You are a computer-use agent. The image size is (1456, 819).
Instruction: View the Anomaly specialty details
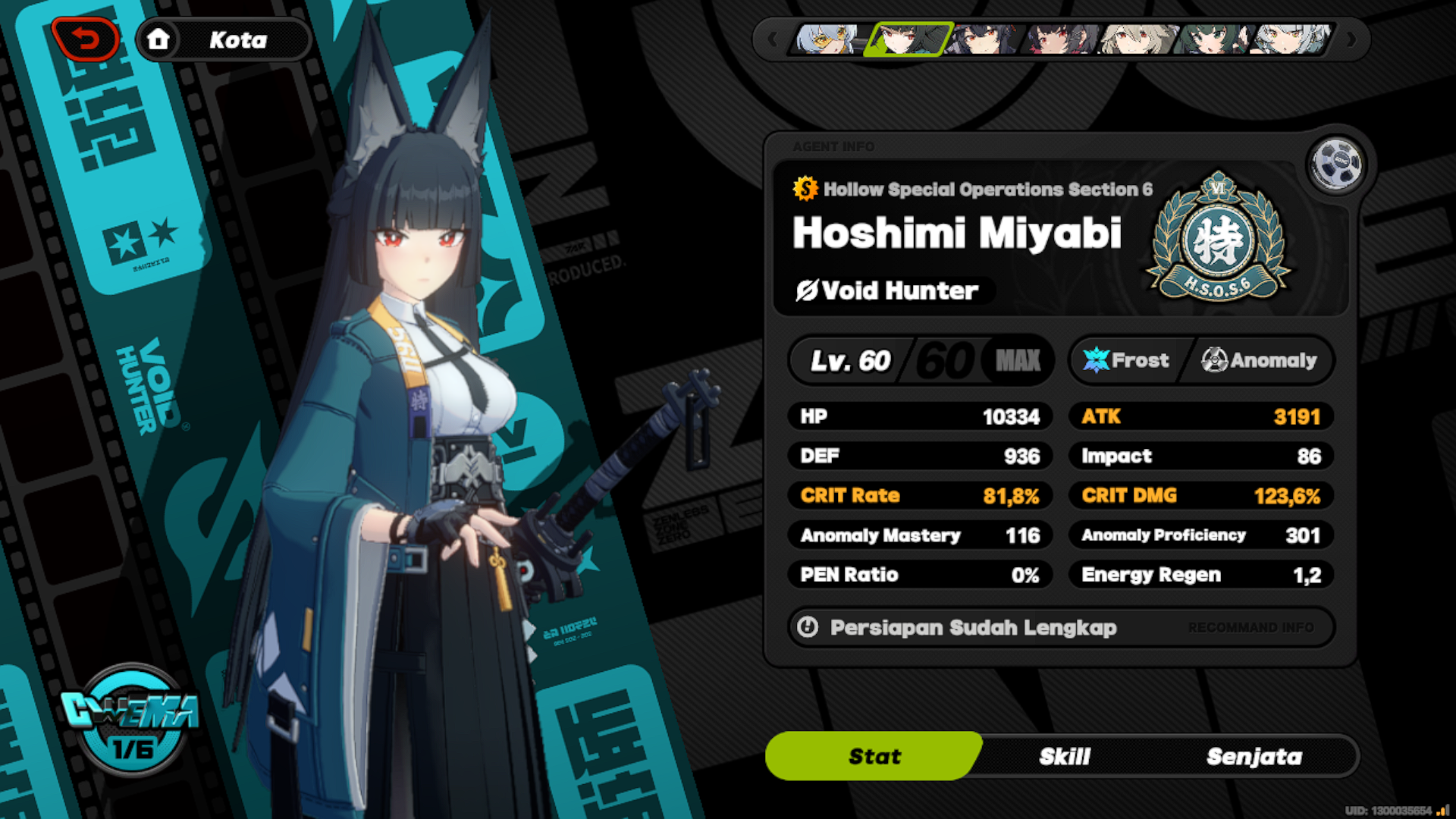(x=1260, y=360)
